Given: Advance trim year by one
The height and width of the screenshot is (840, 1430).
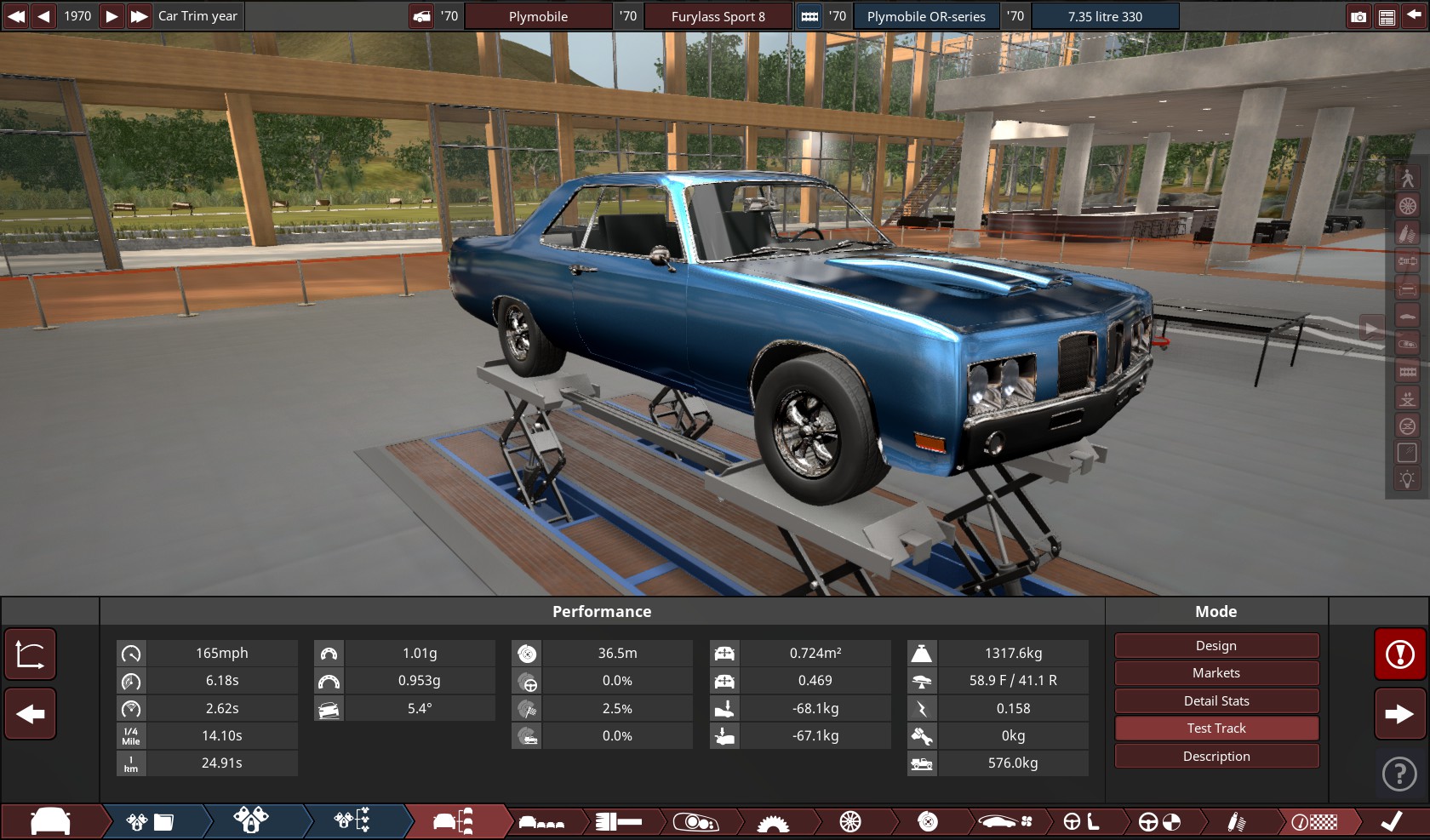Looking at the screenshot, I should [112, 16].
